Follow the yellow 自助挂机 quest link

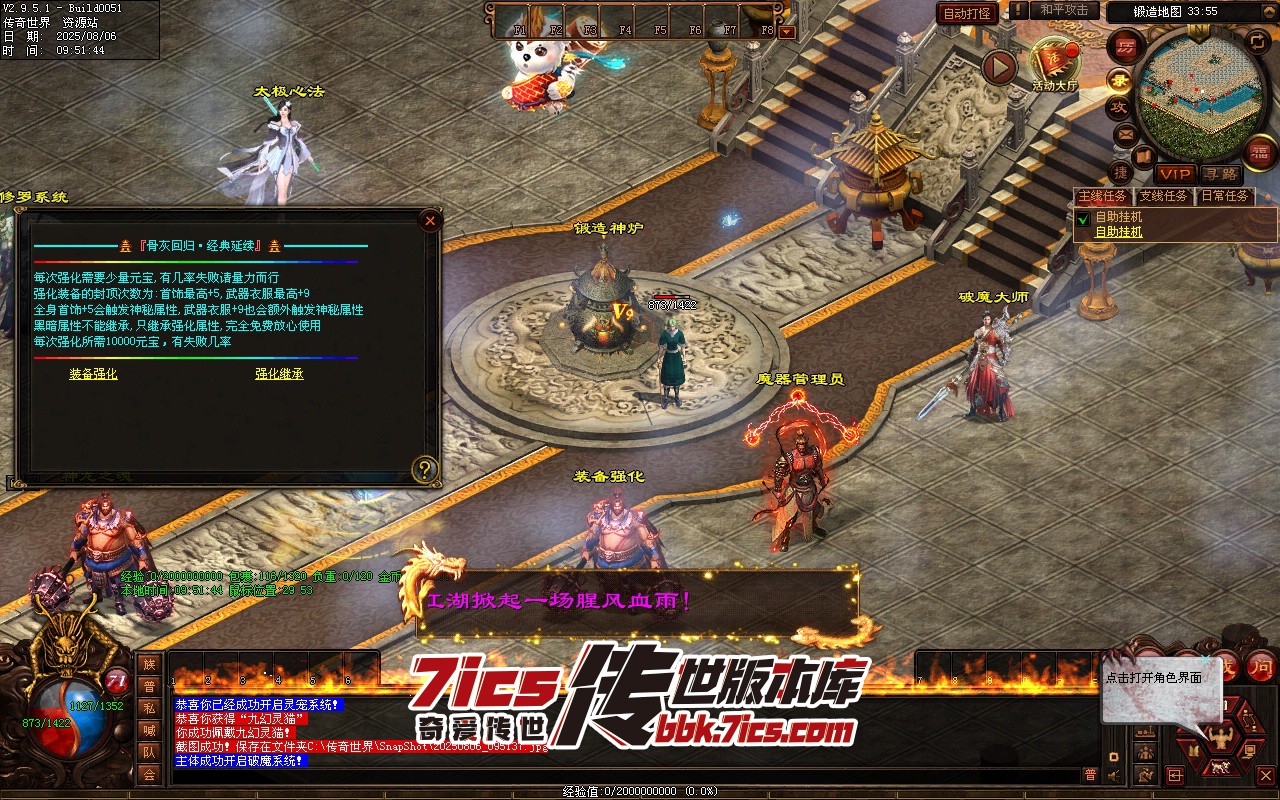coord(1118,232)
